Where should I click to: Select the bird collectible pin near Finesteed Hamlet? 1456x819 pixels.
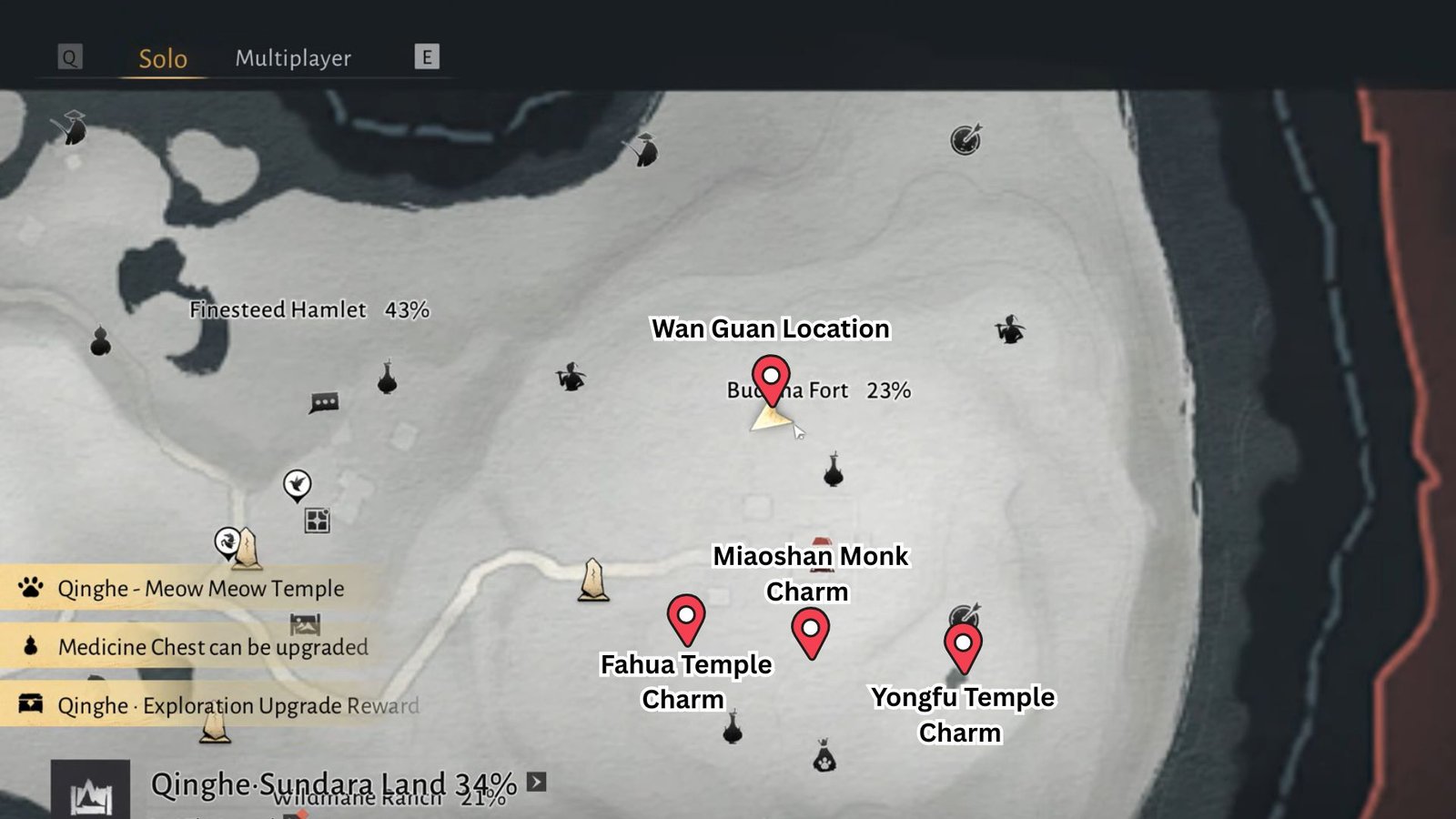(x=298, y=485)
